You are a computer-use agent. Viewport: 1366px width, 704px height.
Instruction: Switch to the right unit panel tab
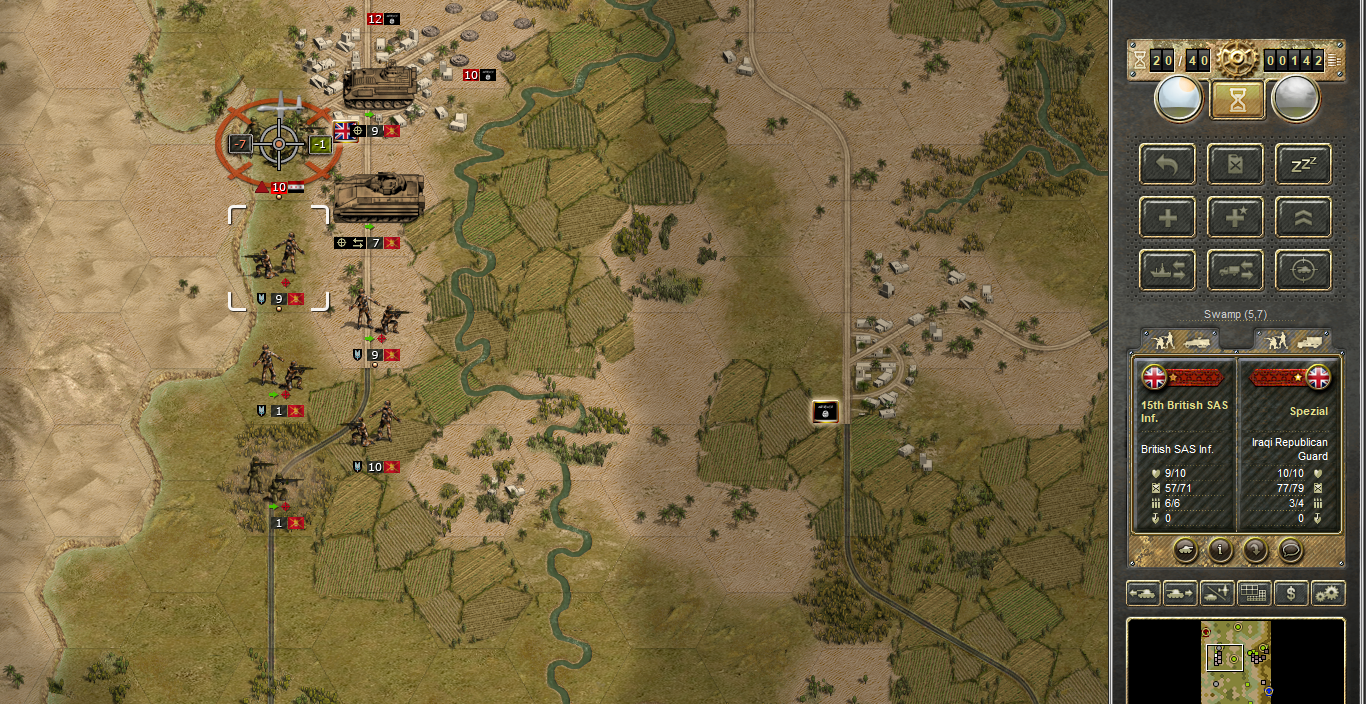pyautogui.click(x=1292, y=340)
